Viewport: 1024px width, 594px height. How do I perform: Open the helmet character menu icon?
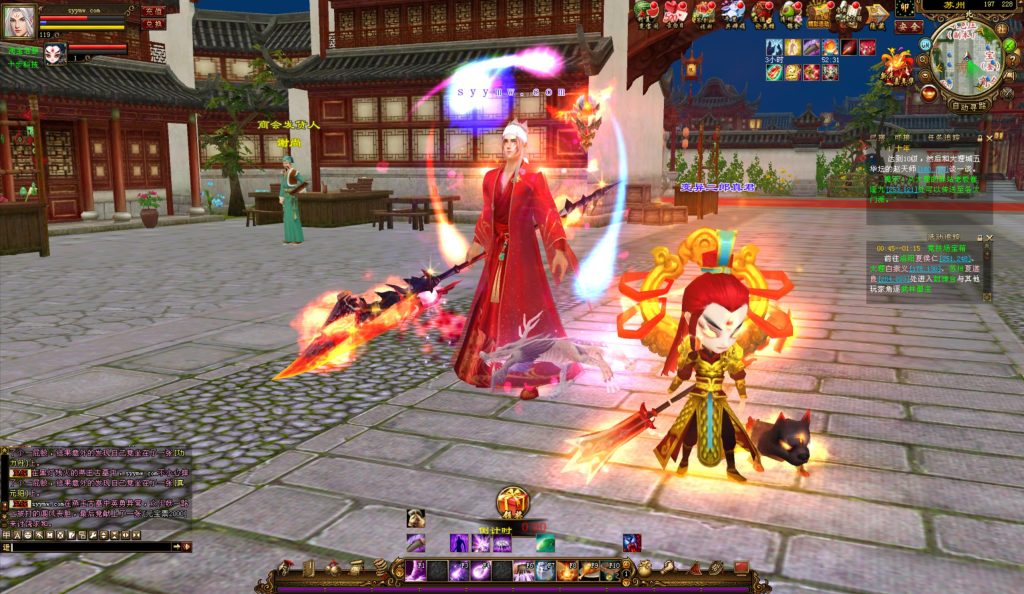point(286,568)
